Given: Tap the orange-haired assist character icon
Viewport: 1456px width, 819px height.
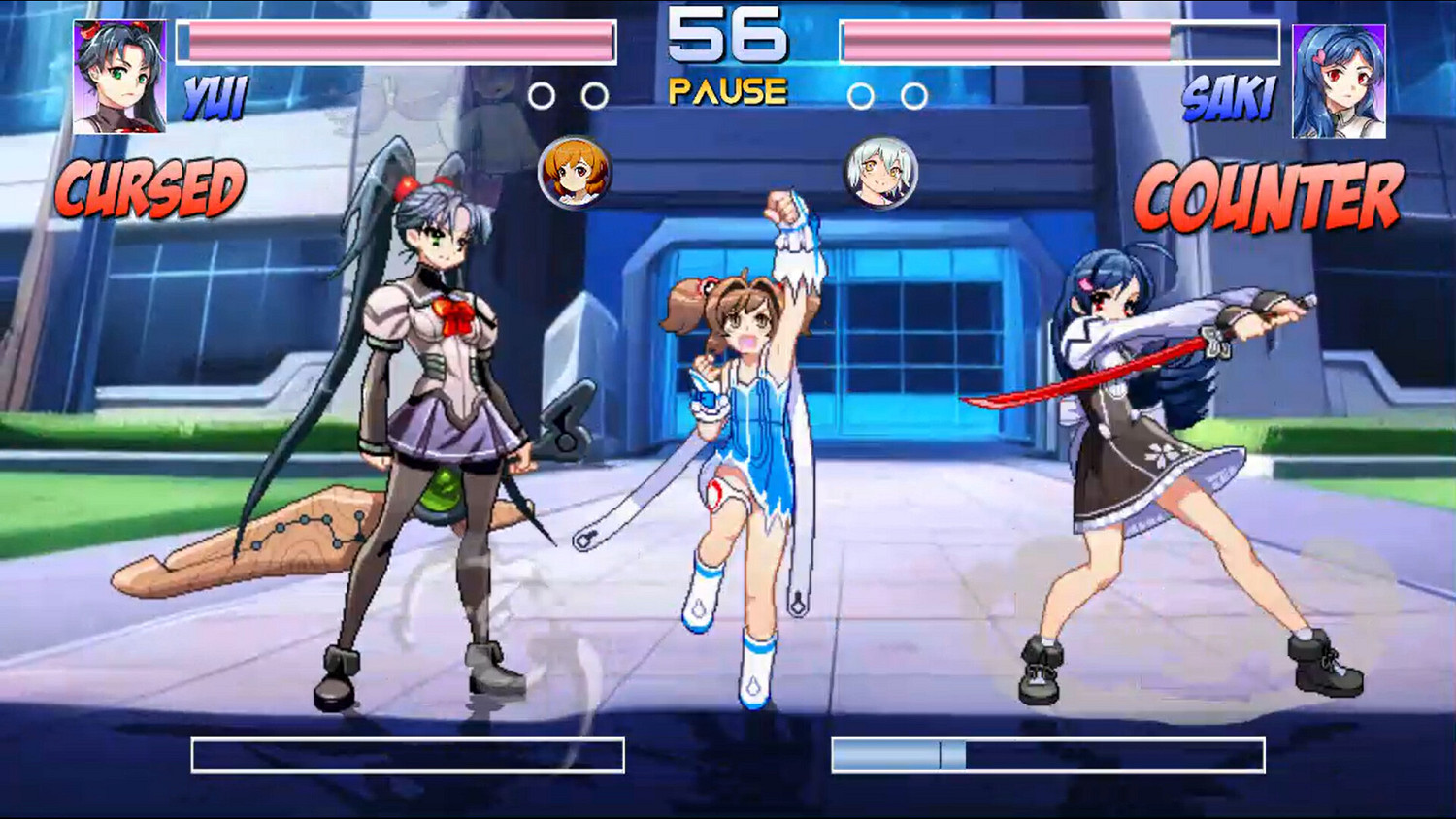Looking at the screenshot, I should click(x=575, y=175).
